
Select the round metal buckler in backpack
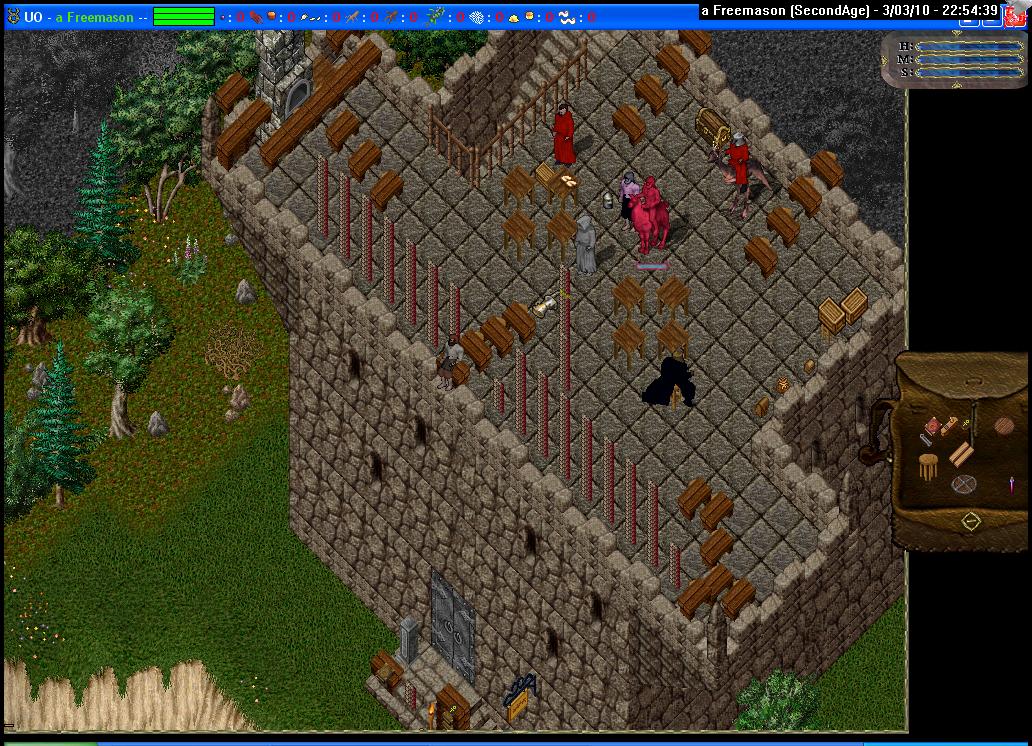click(x=964, y=485)
